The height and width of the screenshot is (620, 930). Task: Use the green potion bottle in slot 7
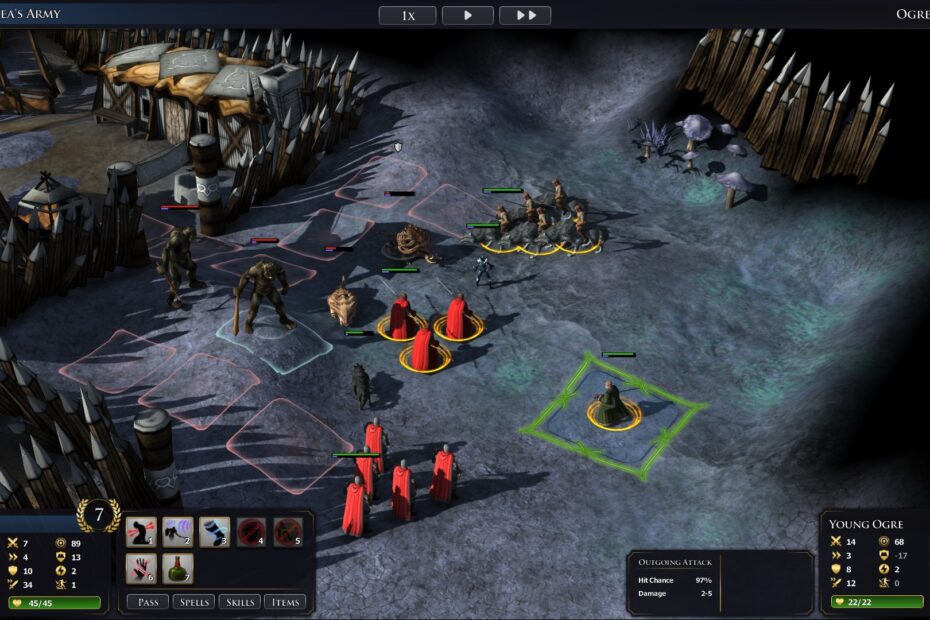coord(178,568)
